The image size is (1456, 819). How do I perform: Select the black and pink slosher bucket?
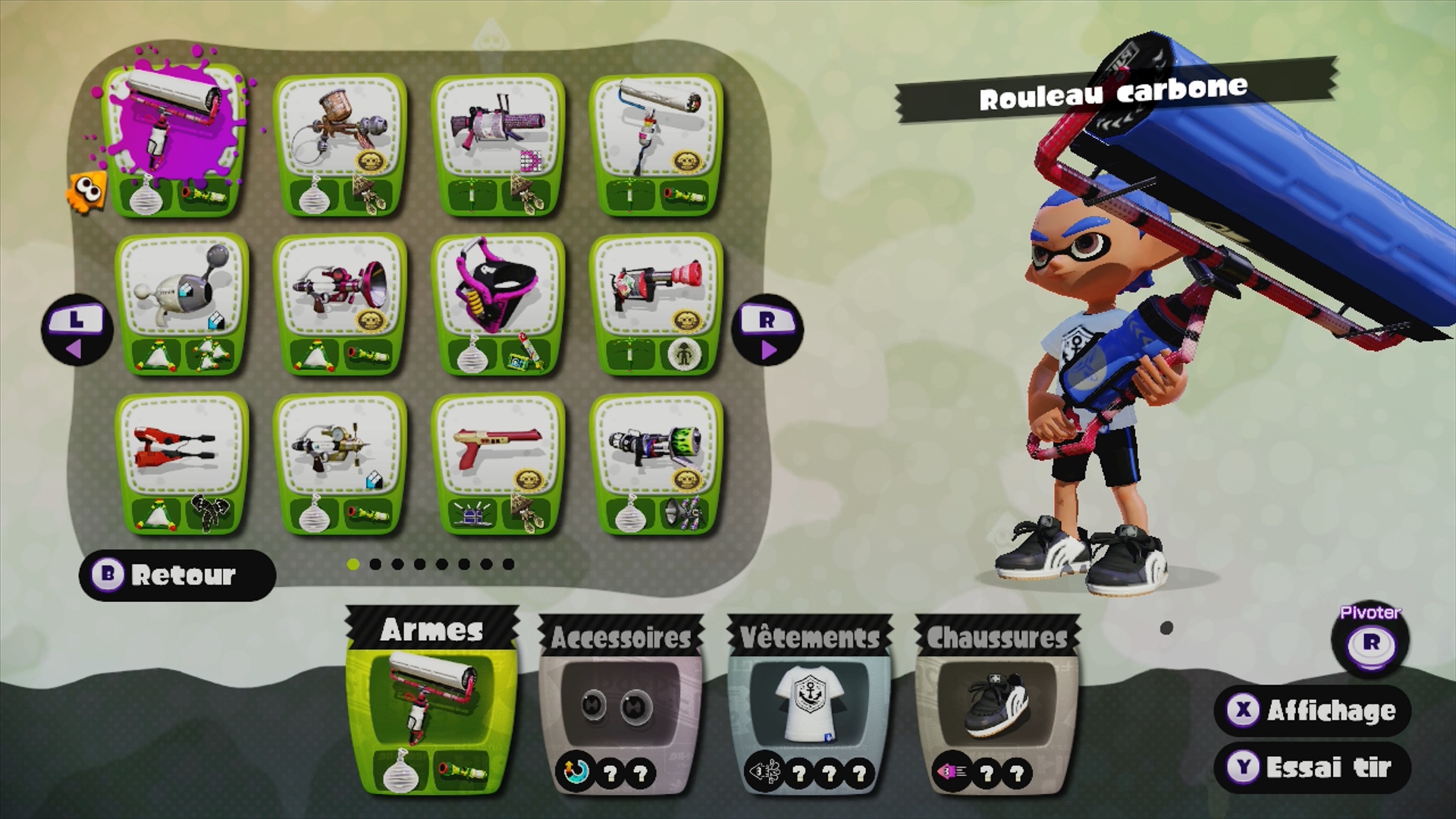click(x=497, y=303)
